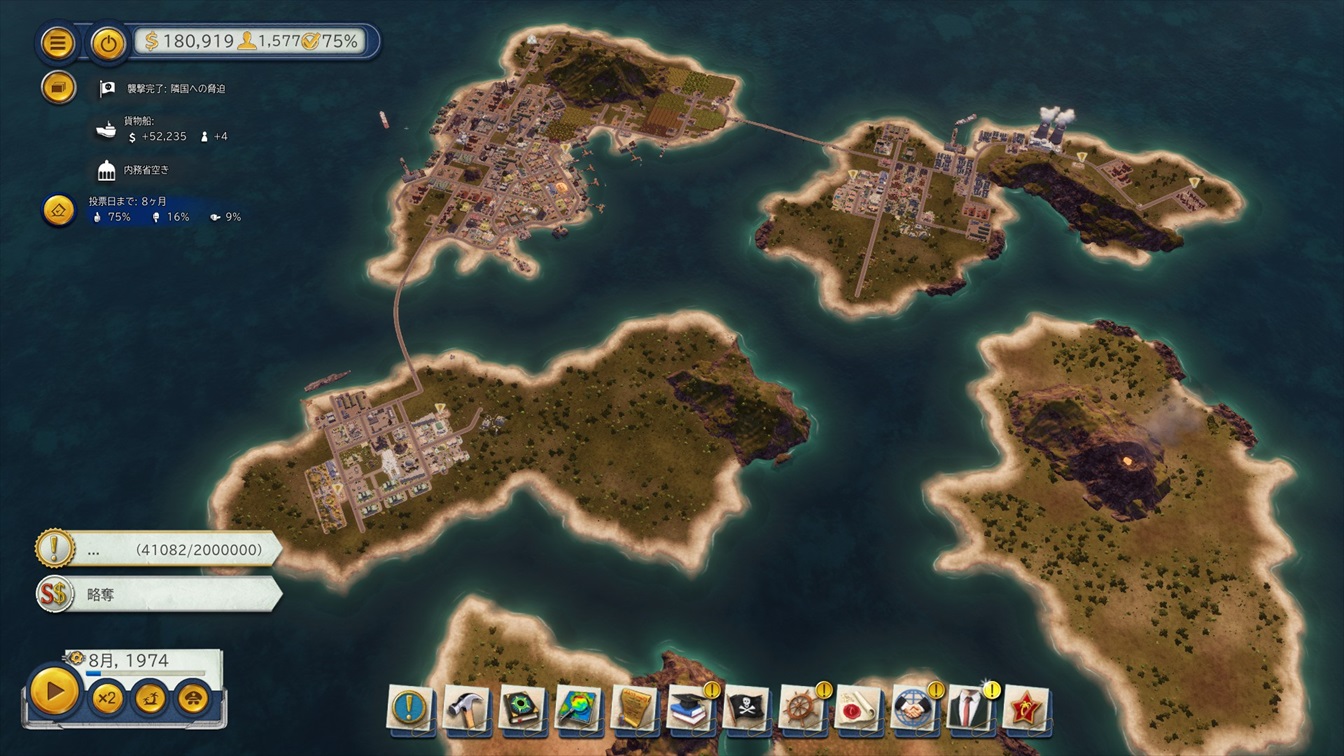Open the pirate flag raids card
This screenshot has width=1344, height=756.
(x=747, y=707)
